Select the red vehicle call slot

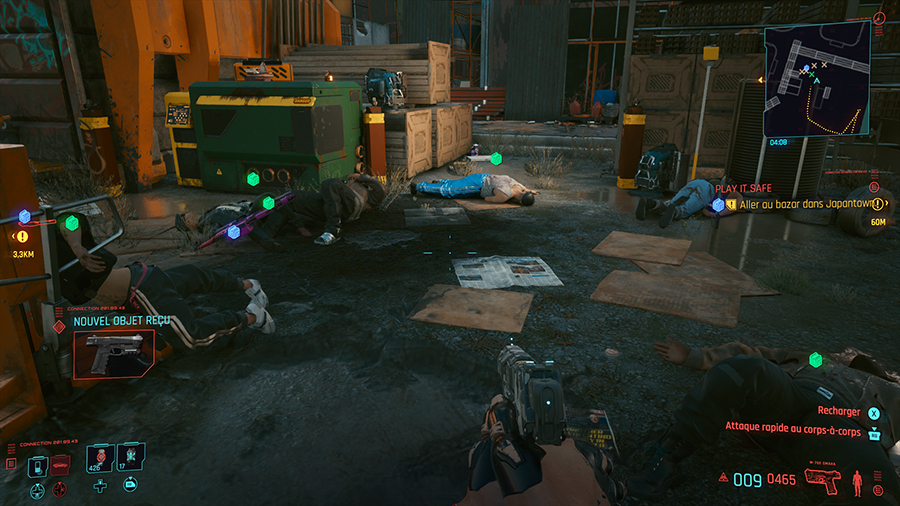[x=61, y=464]
